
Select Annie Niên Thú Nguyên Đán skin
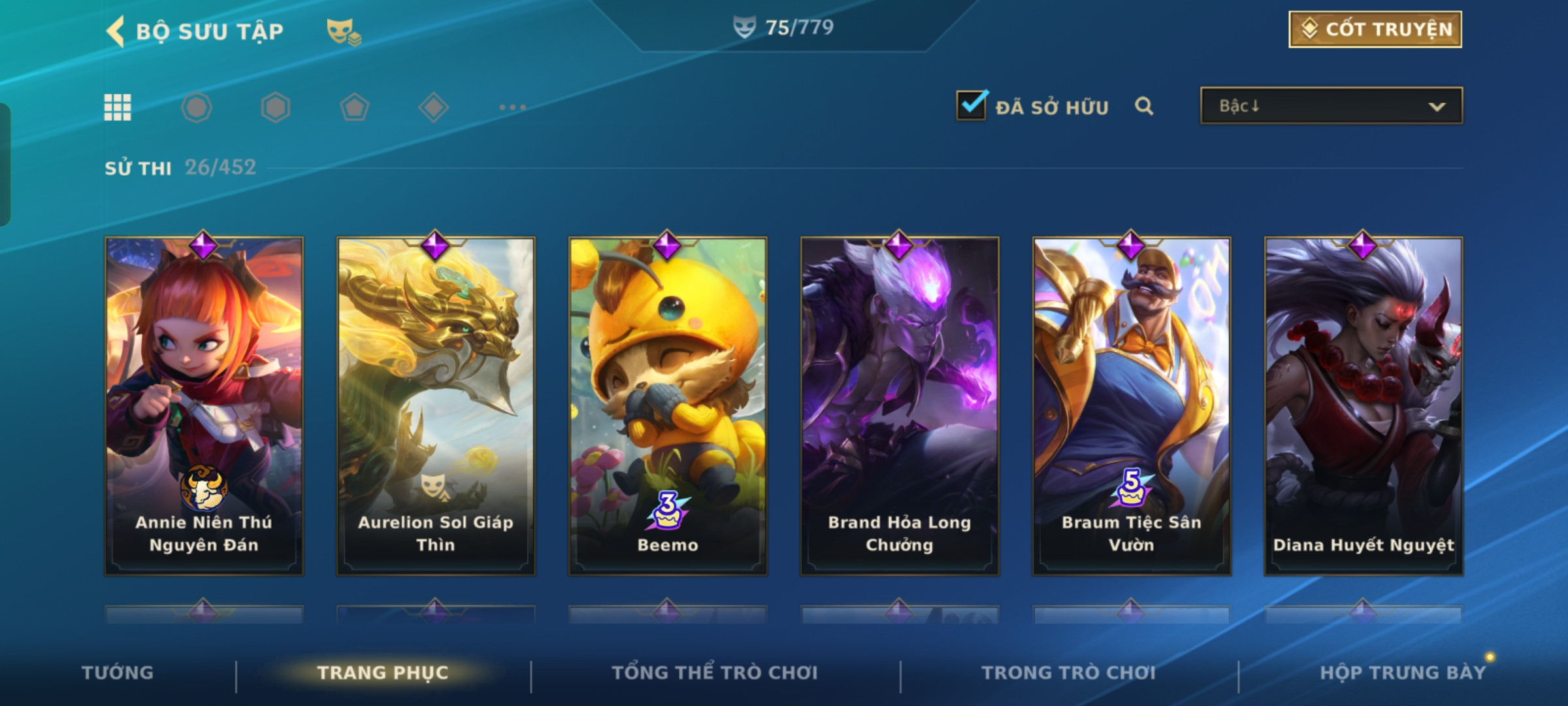204,405
